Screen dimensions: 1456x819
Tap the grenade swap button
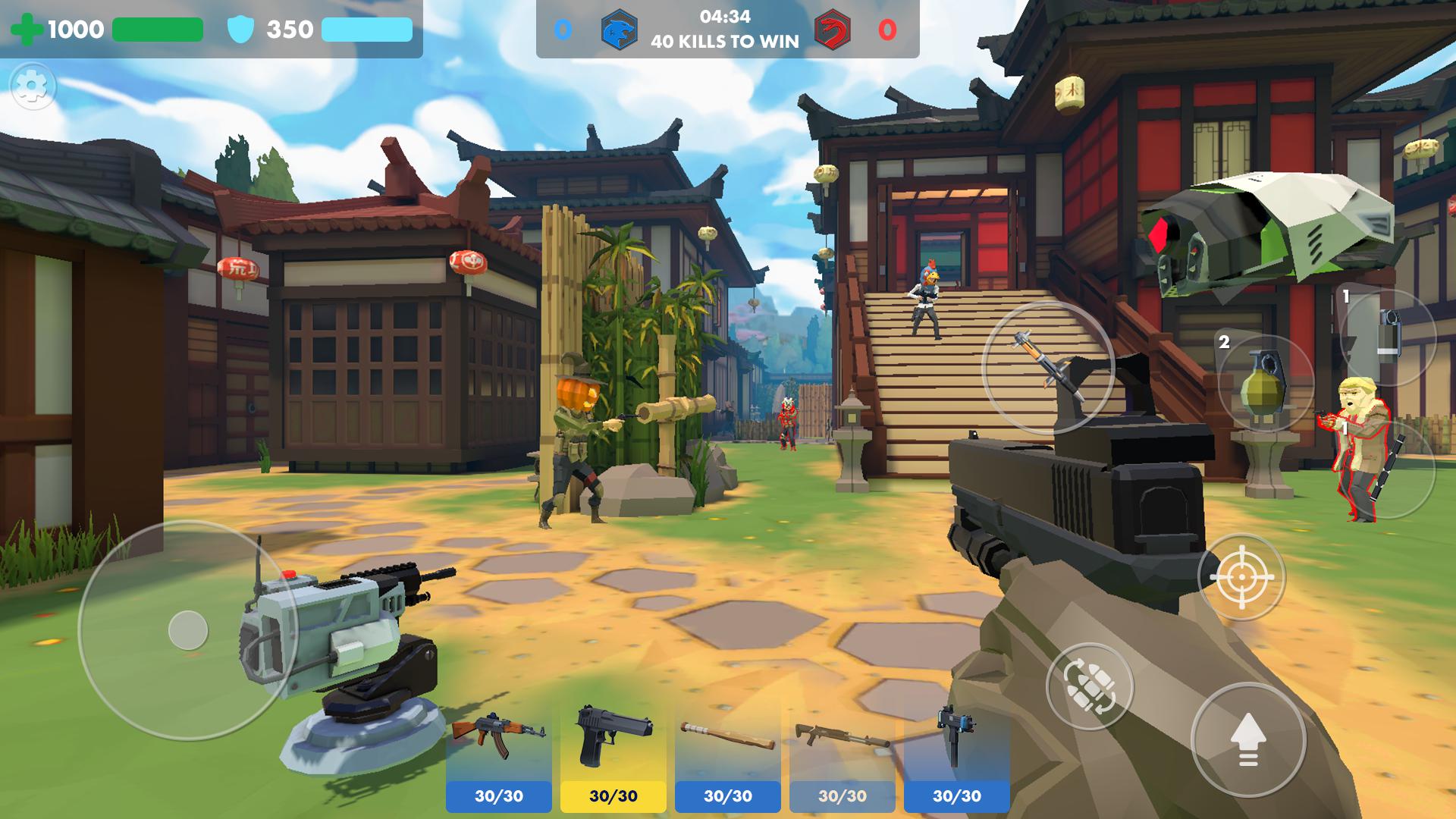[1089, 686]
